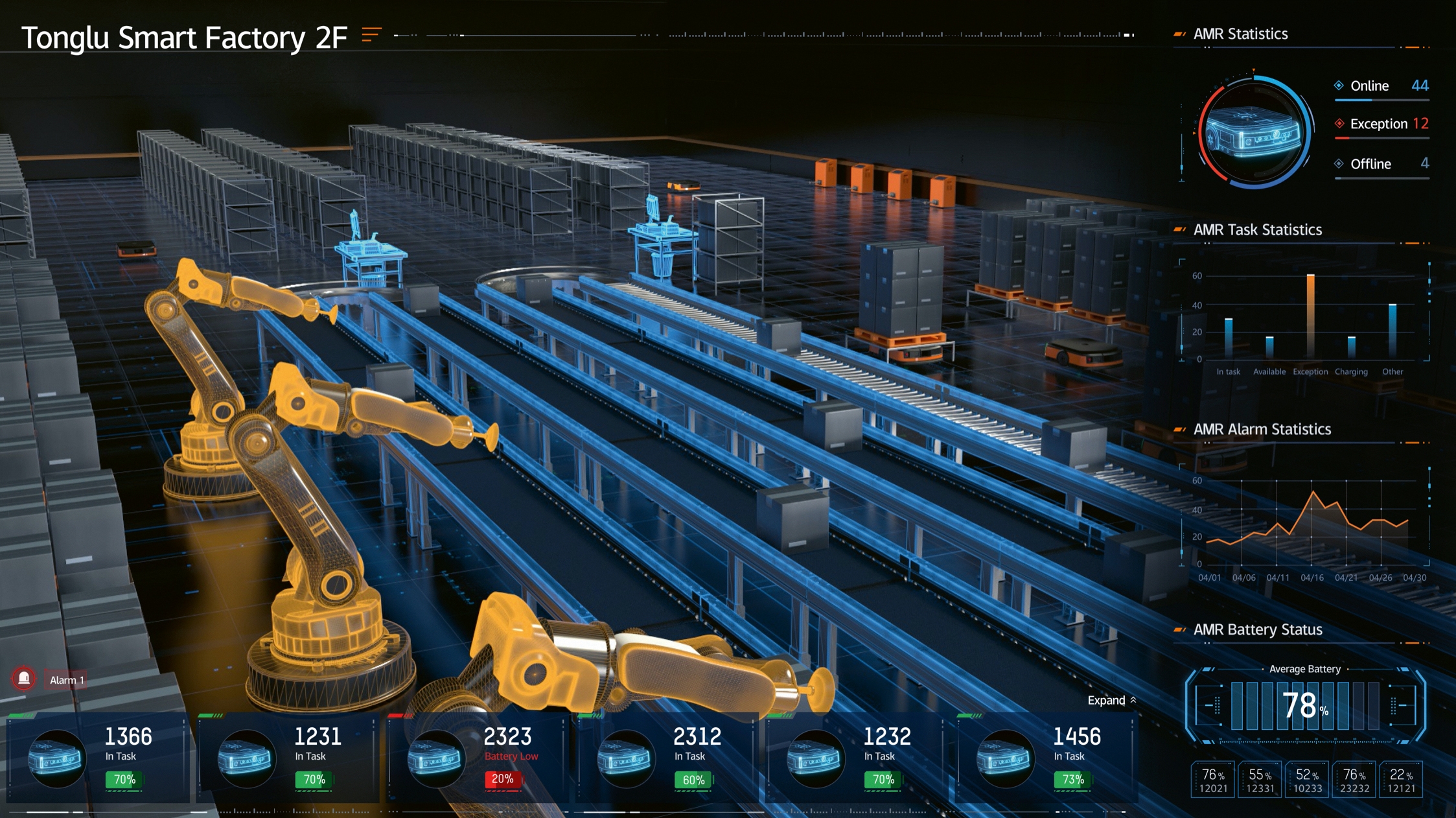Open the Alarm 1 notification
Image resolution: width=1456 pixels, height=818 pixels.
pos(67,680)
